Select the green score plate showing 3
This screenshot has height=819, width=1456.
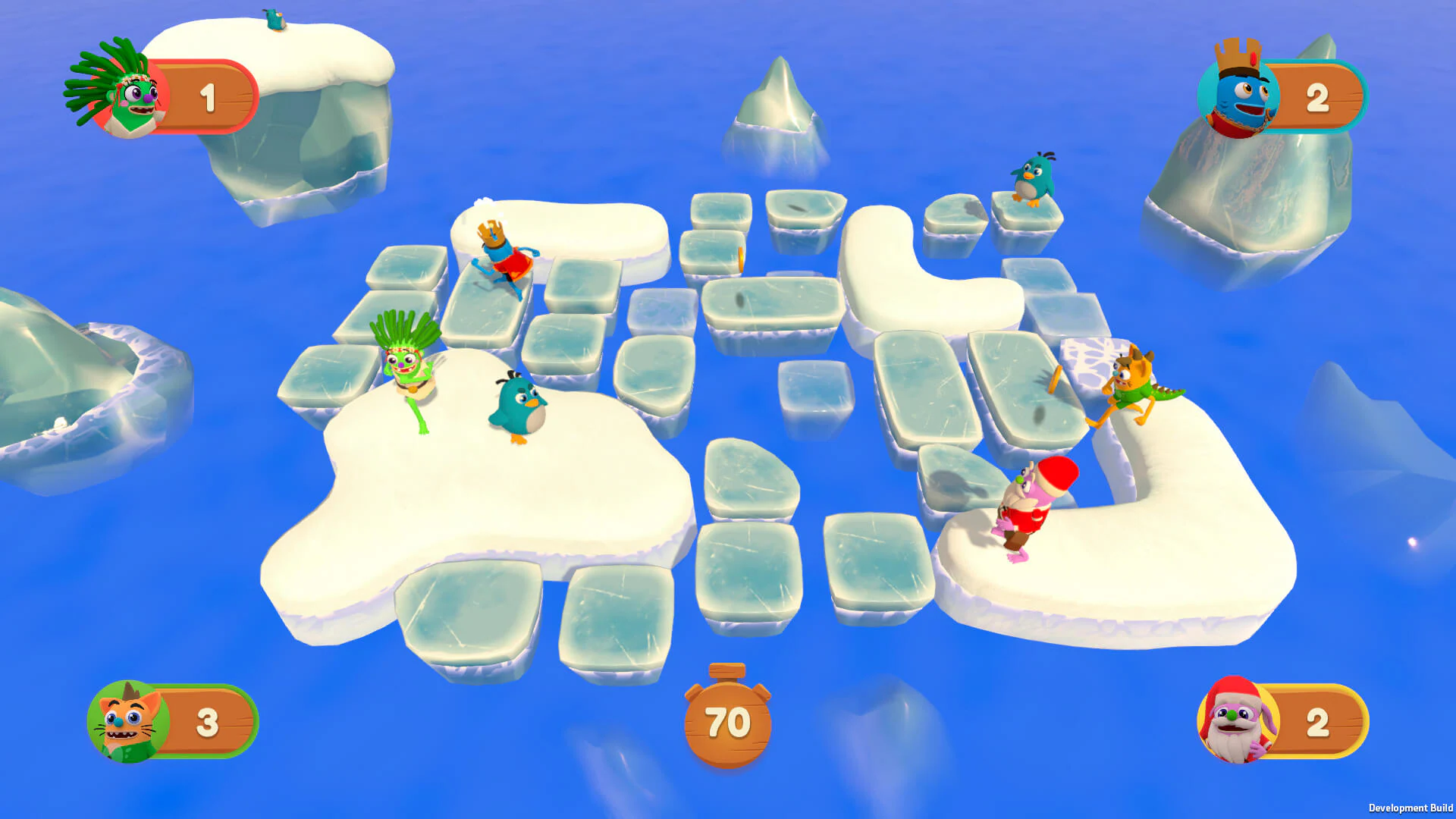(206, 722)
